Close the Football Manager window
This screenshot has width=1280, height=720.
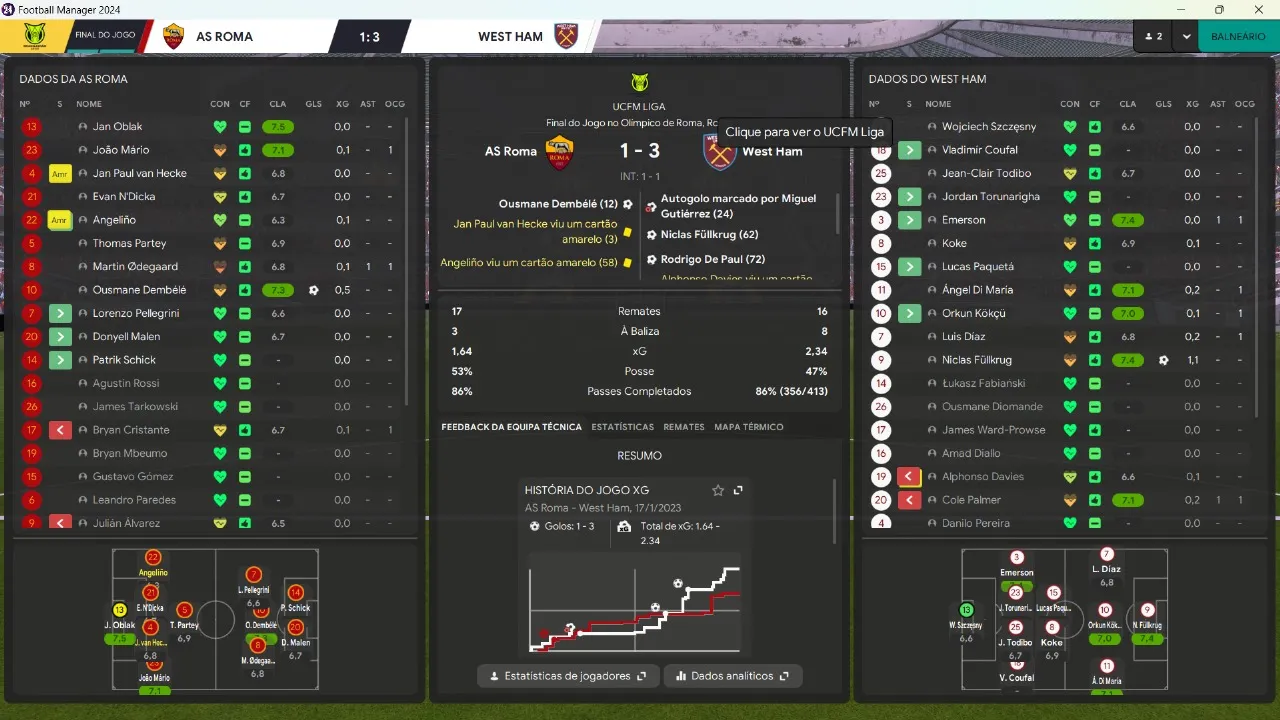[x=1258, y=9]
